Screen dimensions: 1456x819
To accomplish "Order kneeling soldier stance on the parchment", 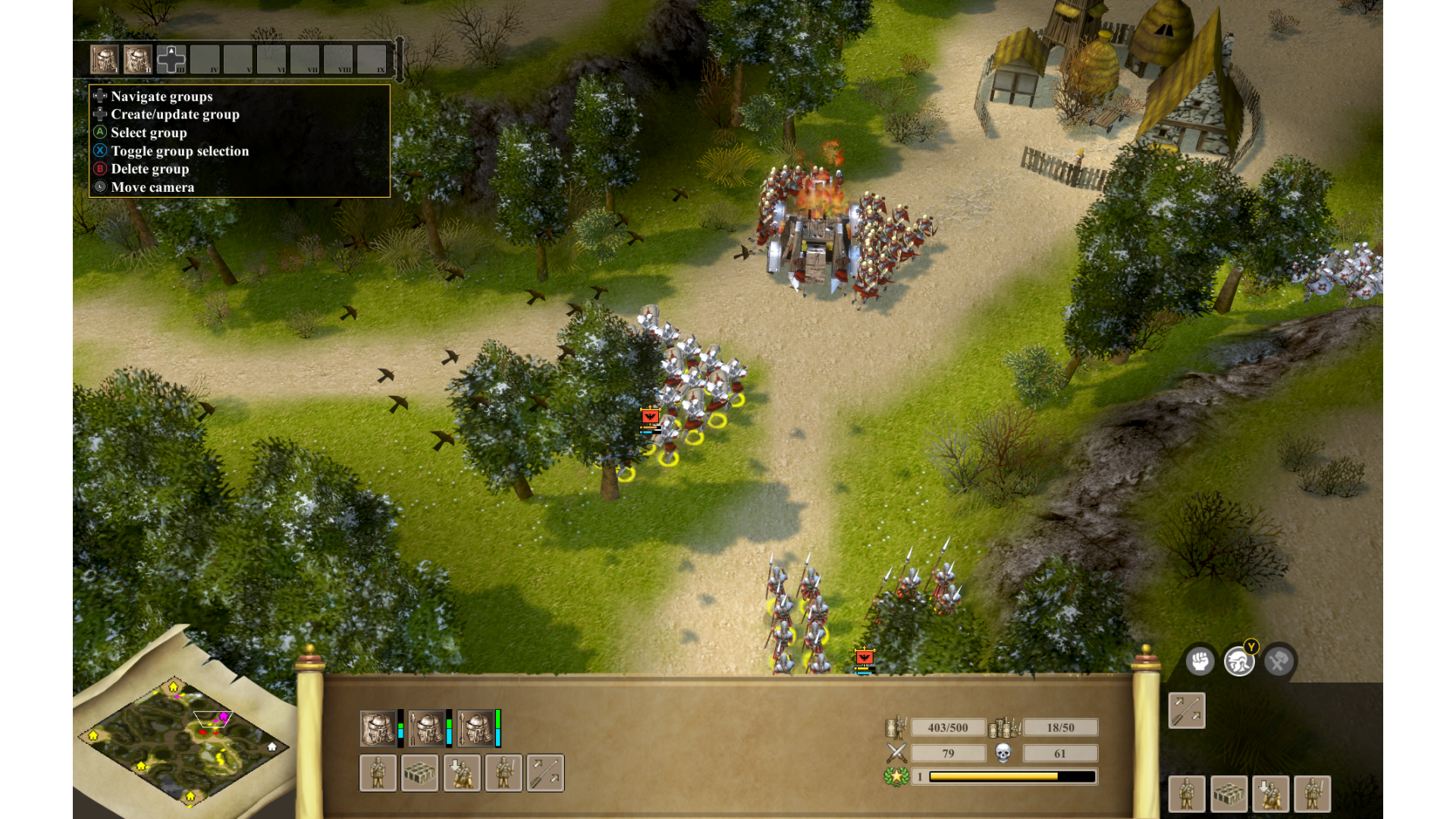I will click(x=462, y=773).
